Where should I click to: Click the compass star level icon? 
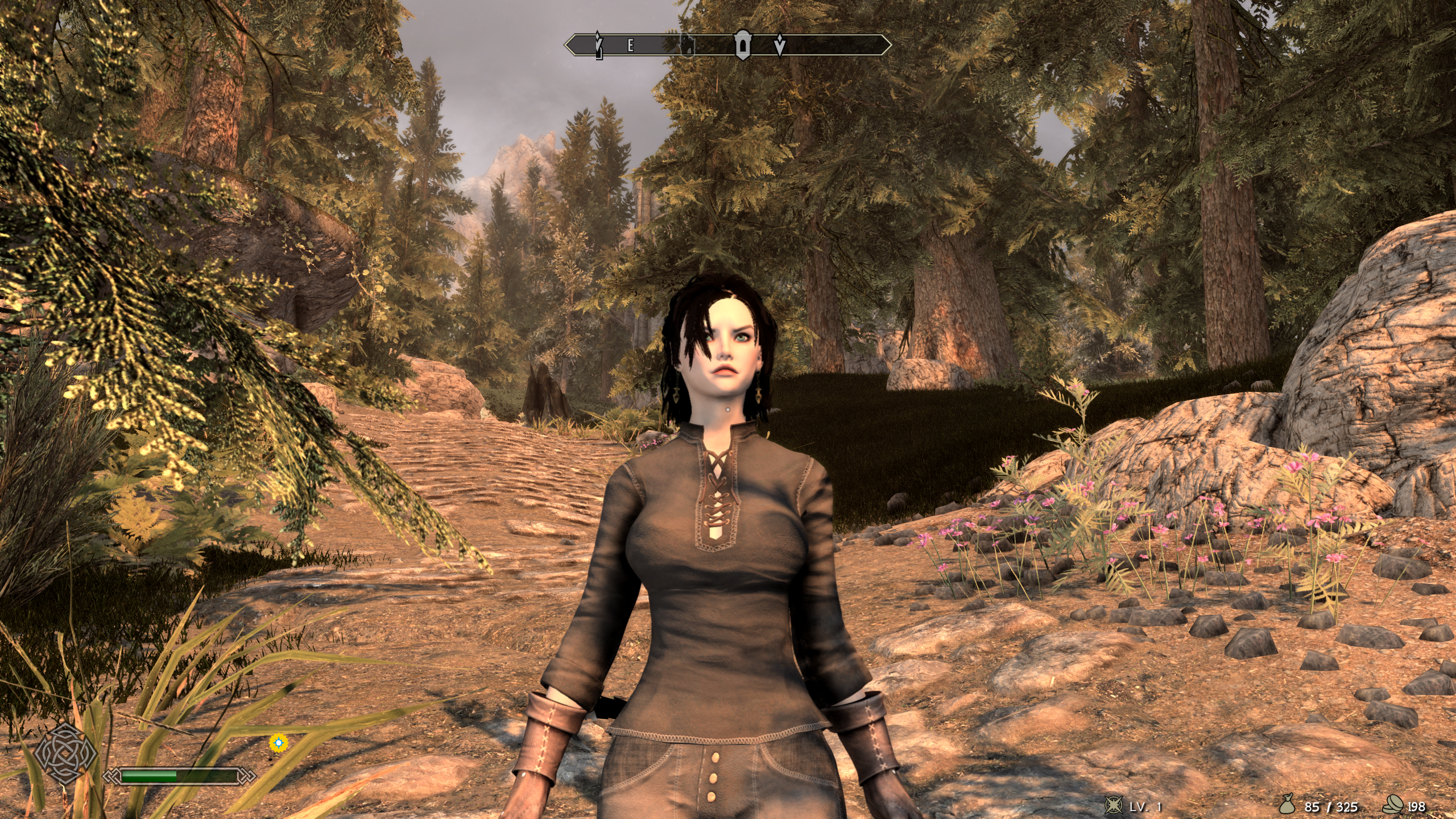(x=1113, y=805)
